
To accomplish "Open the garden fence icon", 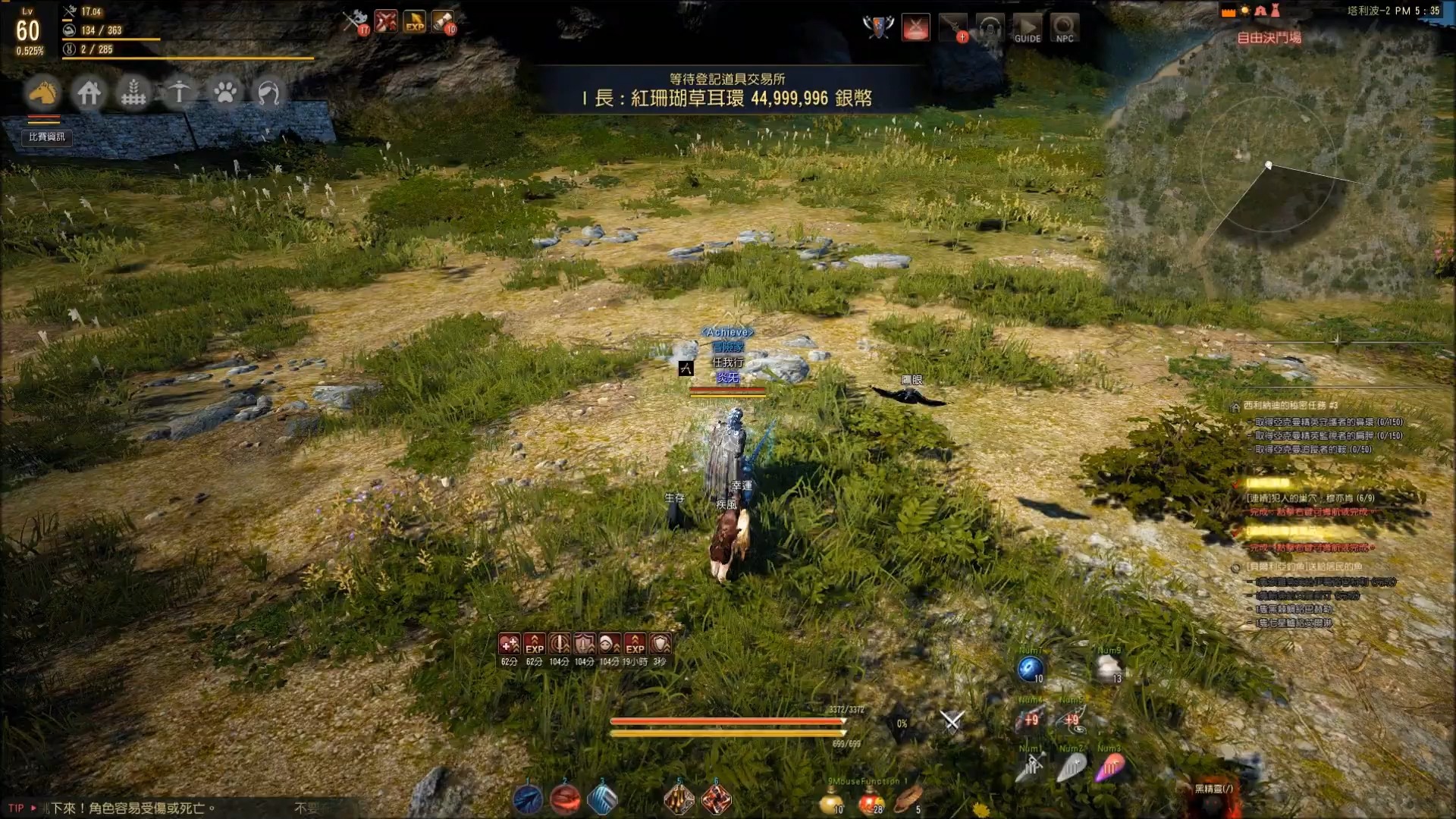I will pyautogui.click(x=134, y=93).
